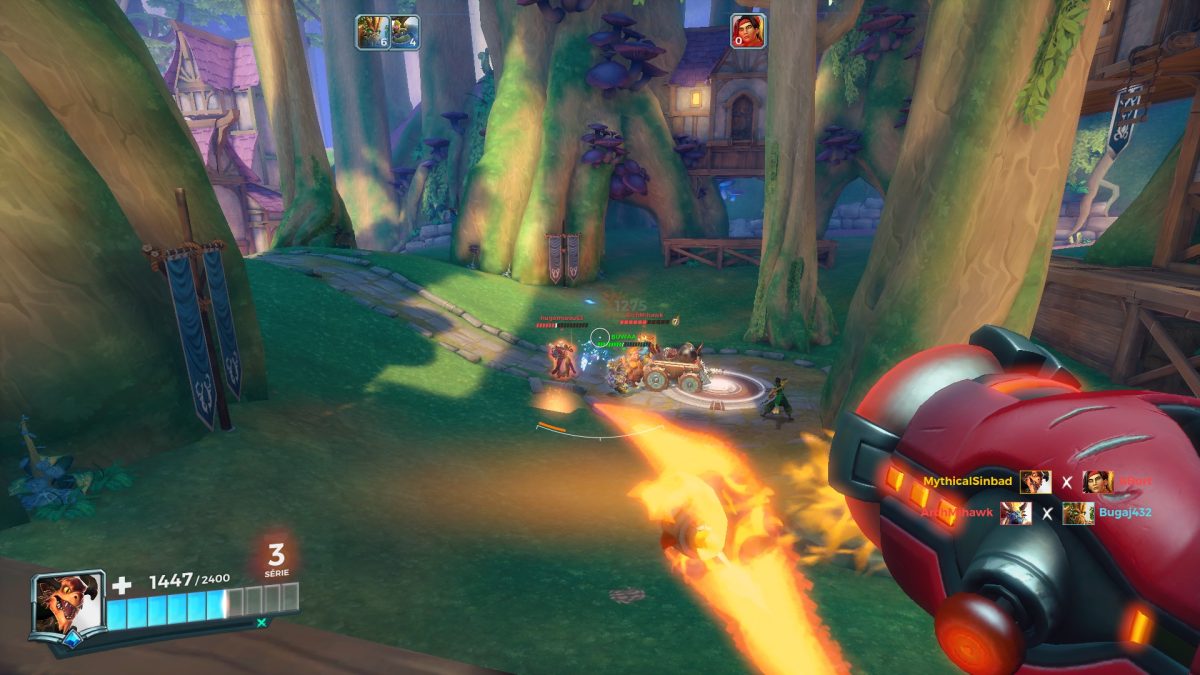Click the enemy champion portrait showing score 0
1200x675 pixels.
click(747, 32)
